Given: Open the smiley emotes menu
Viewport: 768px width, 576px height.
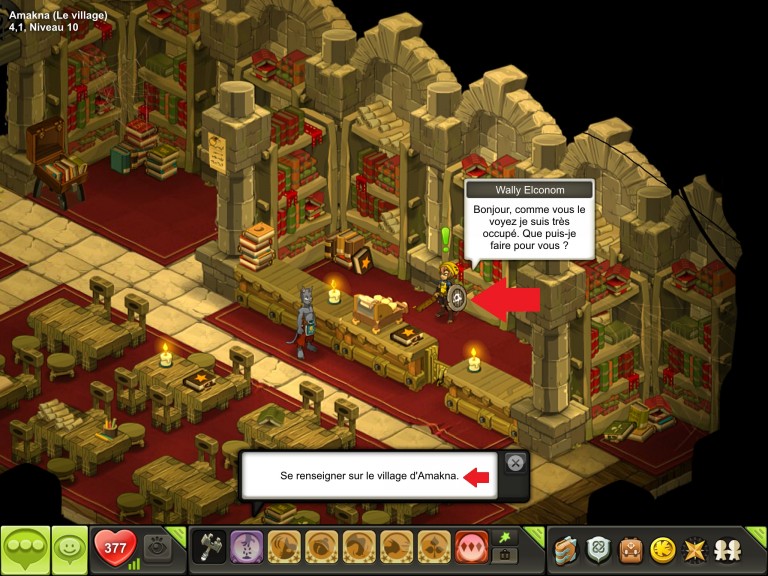Looking at the screenshot, I should click(x=69, y=548).
